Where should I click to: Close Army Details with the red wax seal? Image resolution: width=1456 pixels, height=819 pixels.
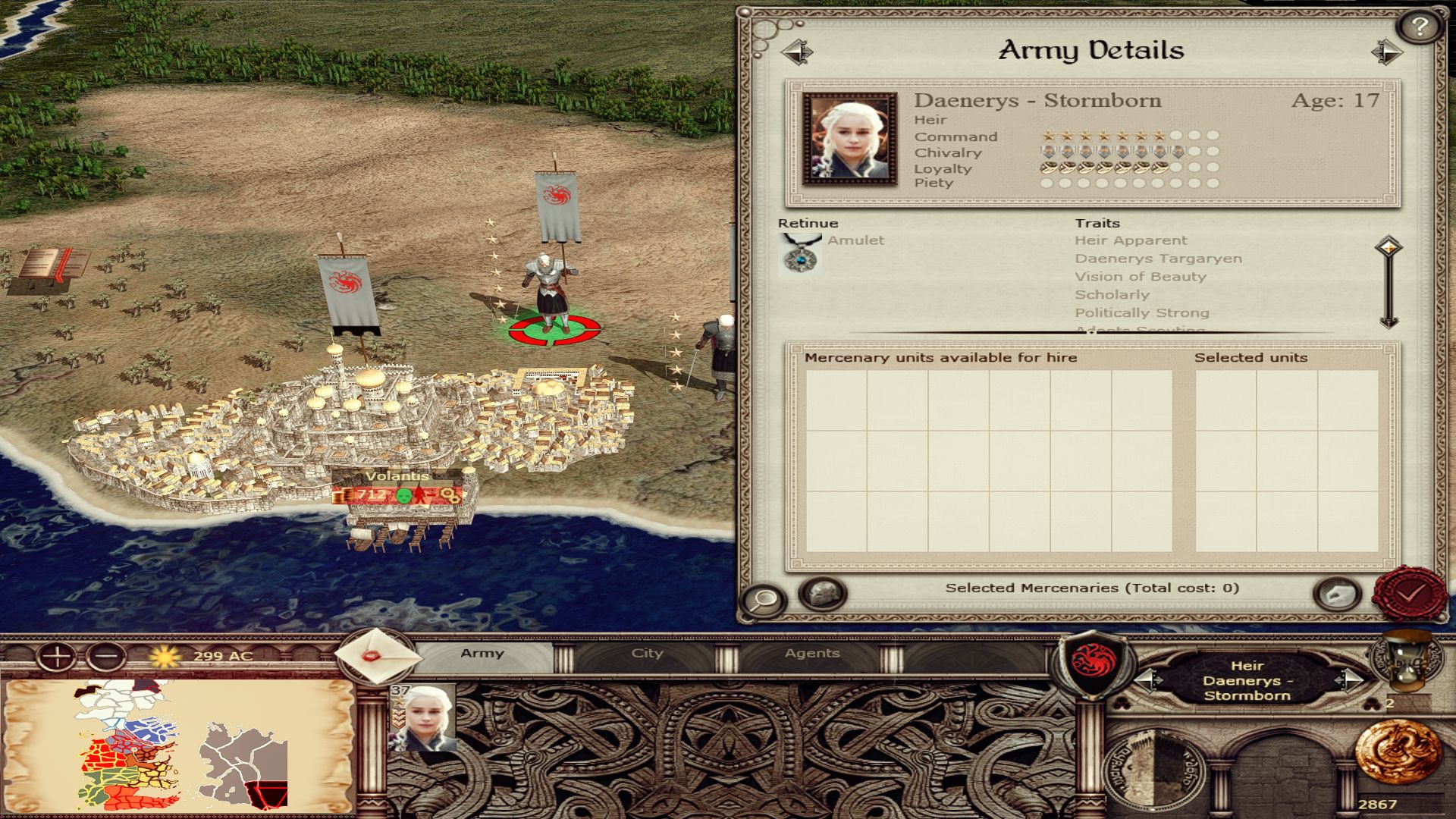(1409, 594)
